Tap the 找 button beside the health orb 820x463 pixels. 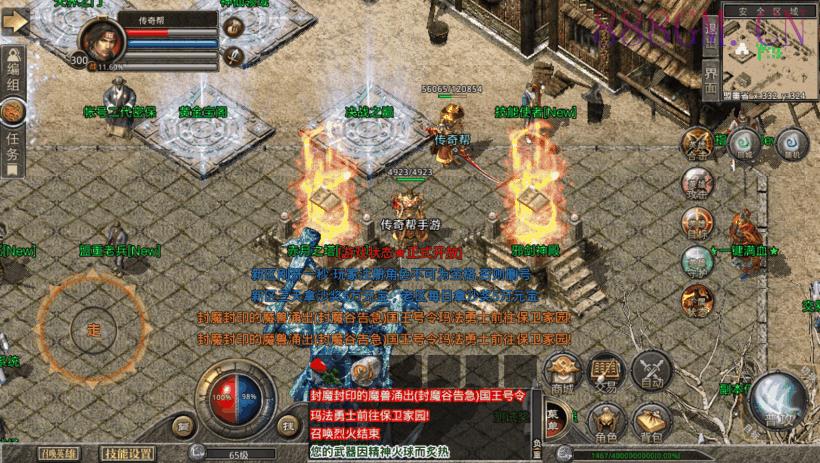287,426
